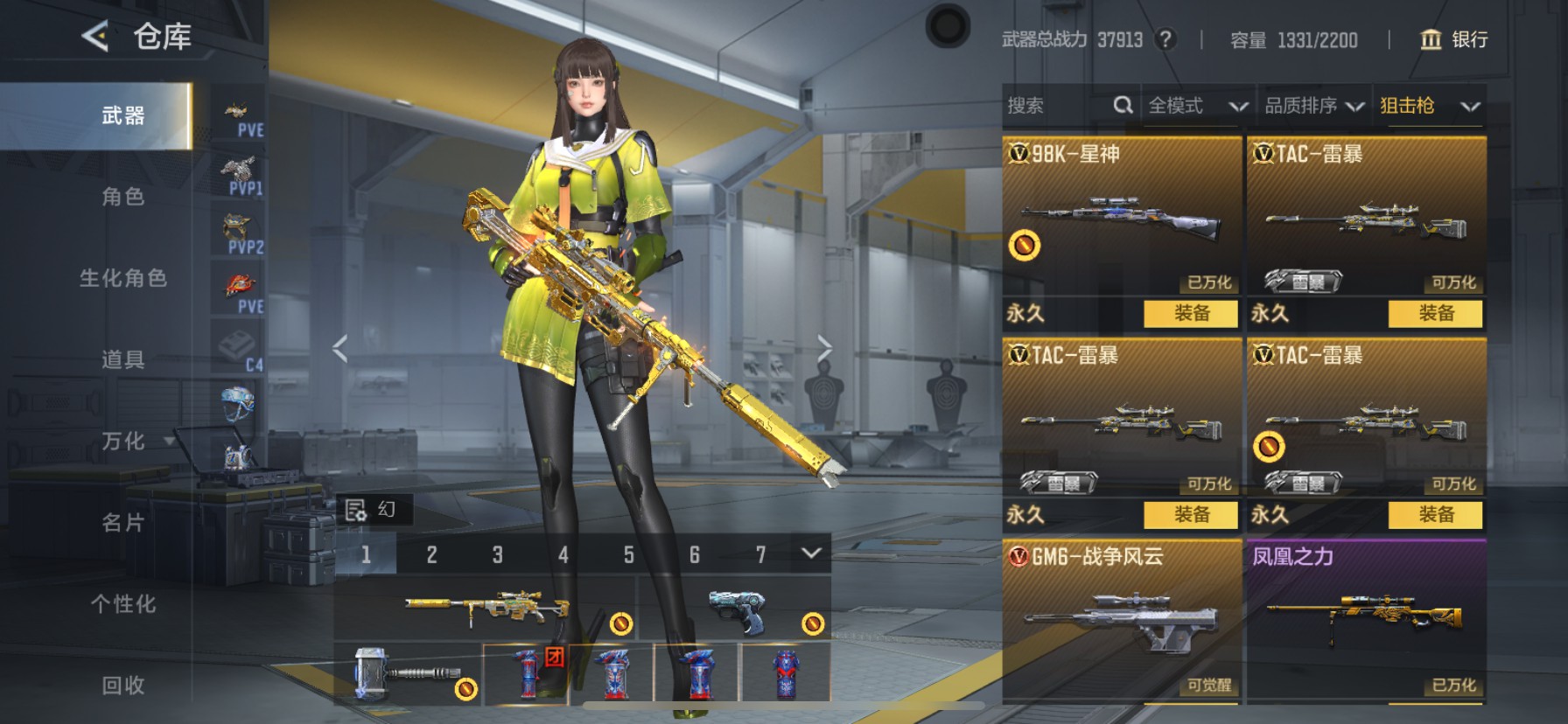Open the 全模式 mode dropdown
The width and height of the screenshot is (1568, 724).
point(1197,106)
